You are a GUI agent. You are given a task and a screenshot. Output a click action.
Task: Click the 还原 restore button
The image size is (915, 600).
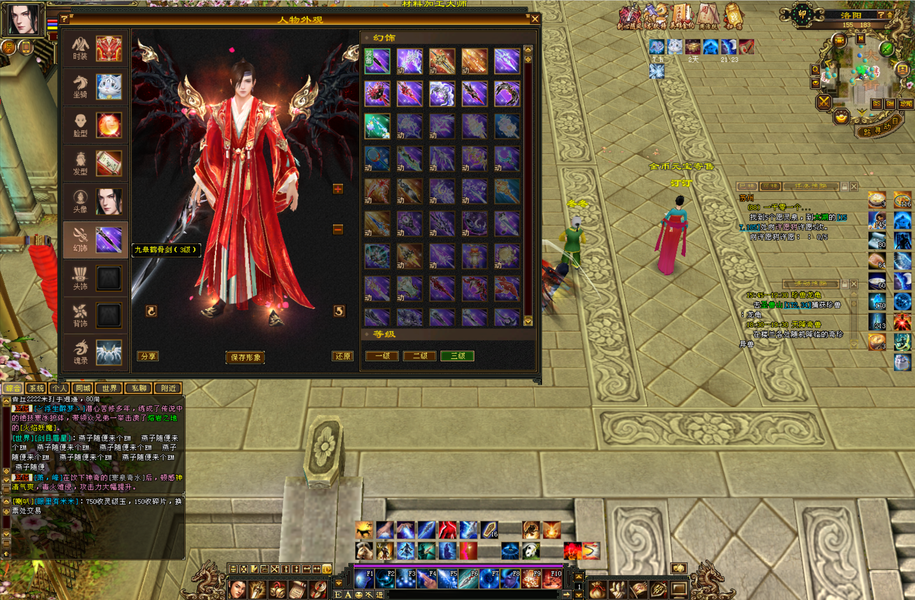(x=343, y=357)
